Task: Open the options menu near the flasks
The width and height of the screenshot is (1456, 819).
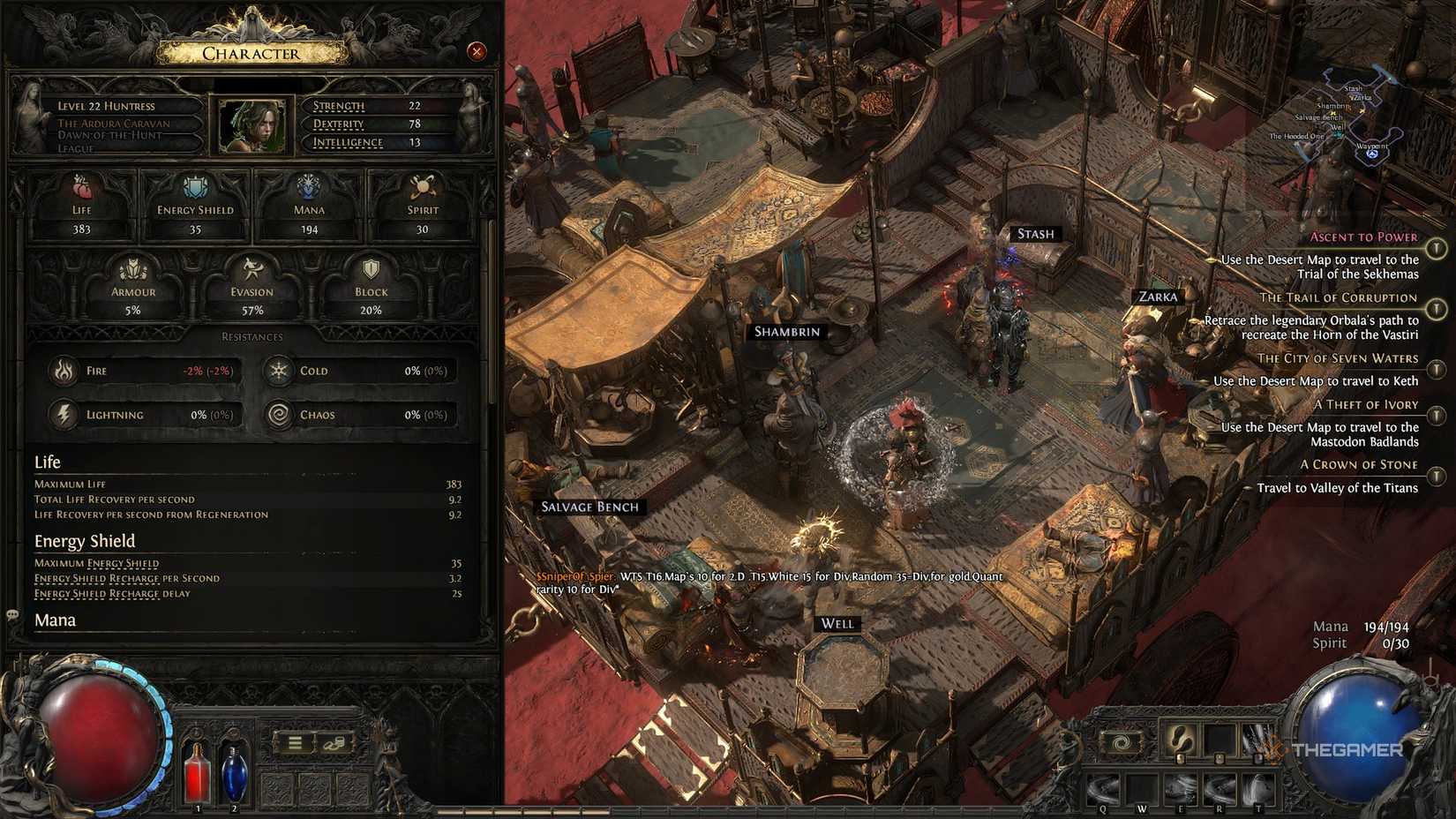Action: [294, 741]
